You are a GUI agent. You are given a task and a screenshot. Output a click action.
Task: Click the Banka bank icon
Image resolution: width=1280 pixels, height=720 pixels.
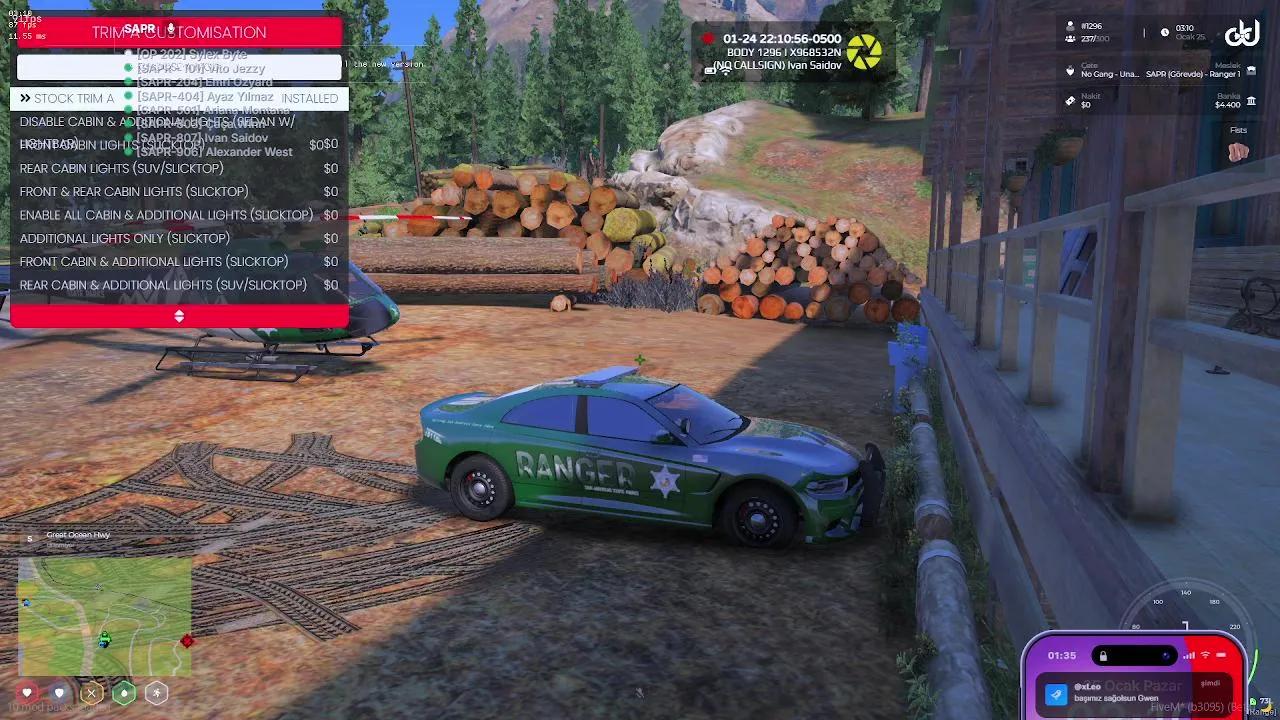tap(1253, 102)
